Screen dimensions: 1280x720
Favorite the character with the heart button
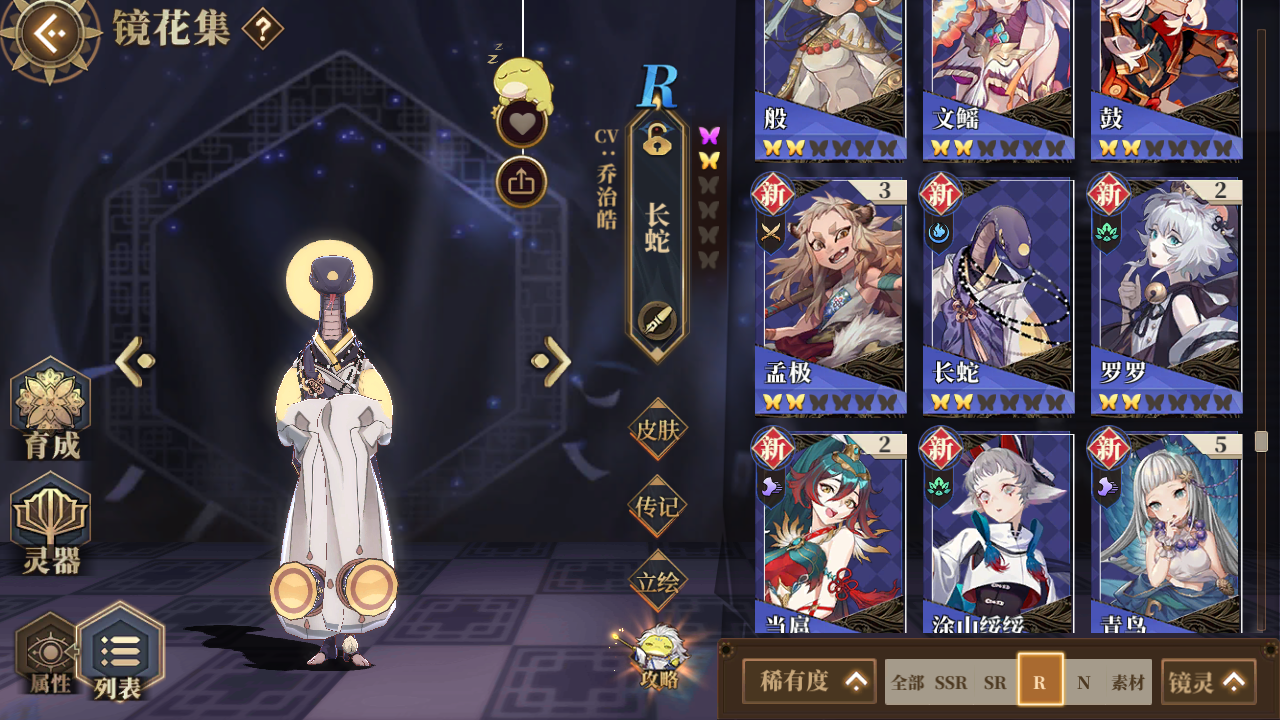[521, 124]
